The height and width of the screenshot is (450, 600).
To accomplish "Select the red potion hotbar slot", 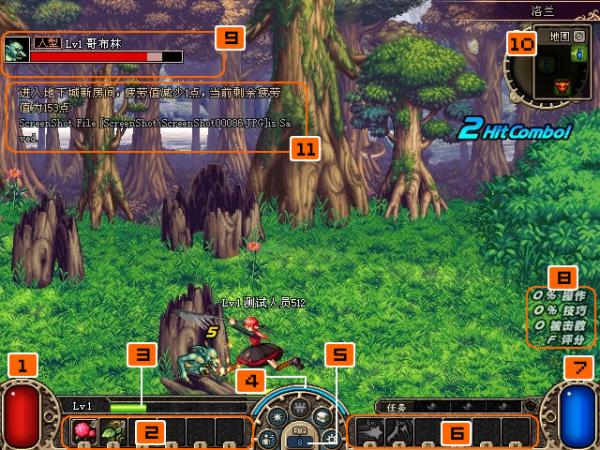I will (x=83, y=431).
